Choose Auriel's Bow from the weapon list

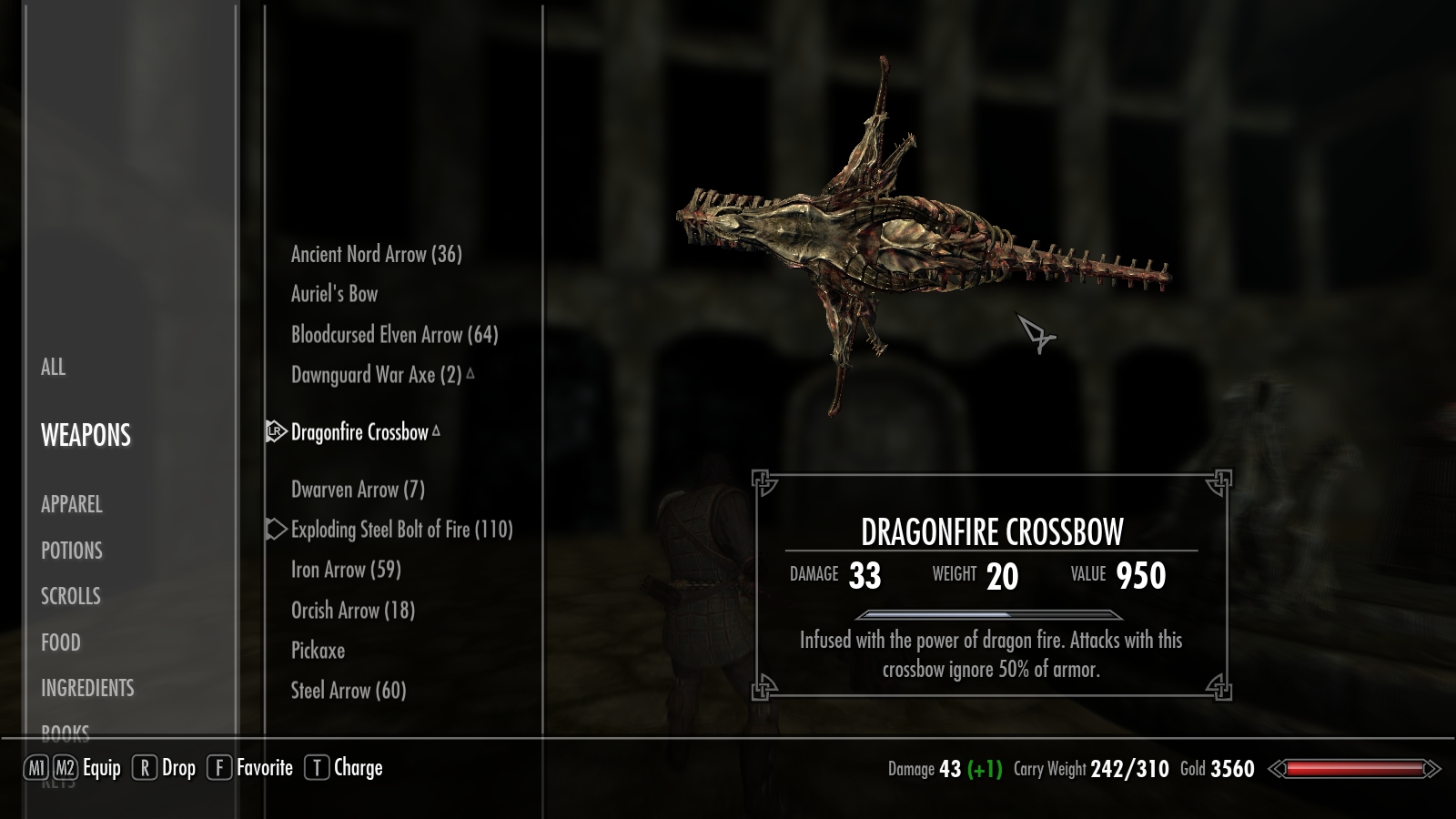(334, 294)
